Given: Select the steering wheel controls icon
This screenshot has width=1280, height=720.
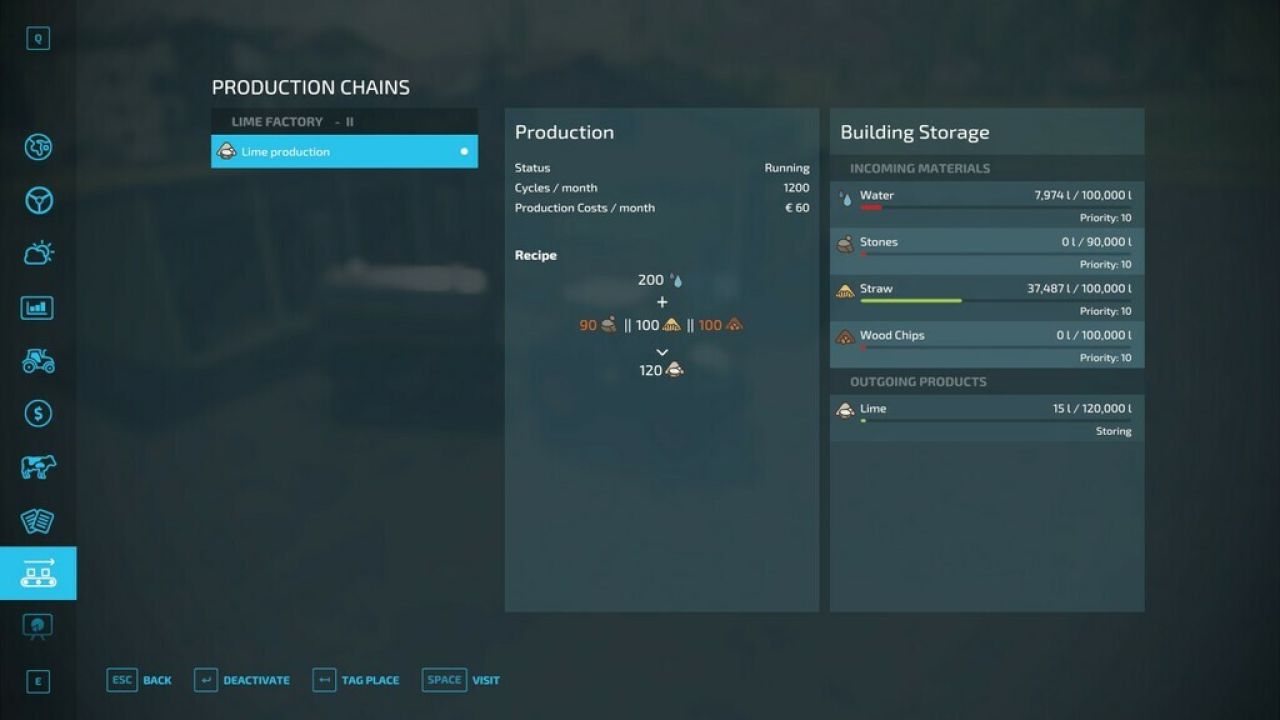Looking at the screenshot, I should point(38,200).
